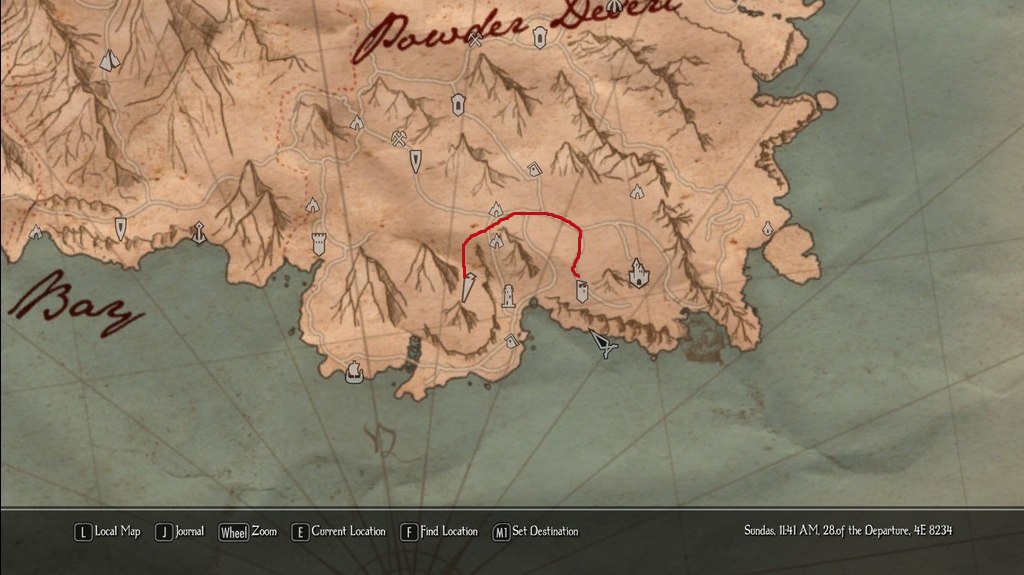Select the anchor harbor marker
1024x575 pixels.
click(199, 233)
